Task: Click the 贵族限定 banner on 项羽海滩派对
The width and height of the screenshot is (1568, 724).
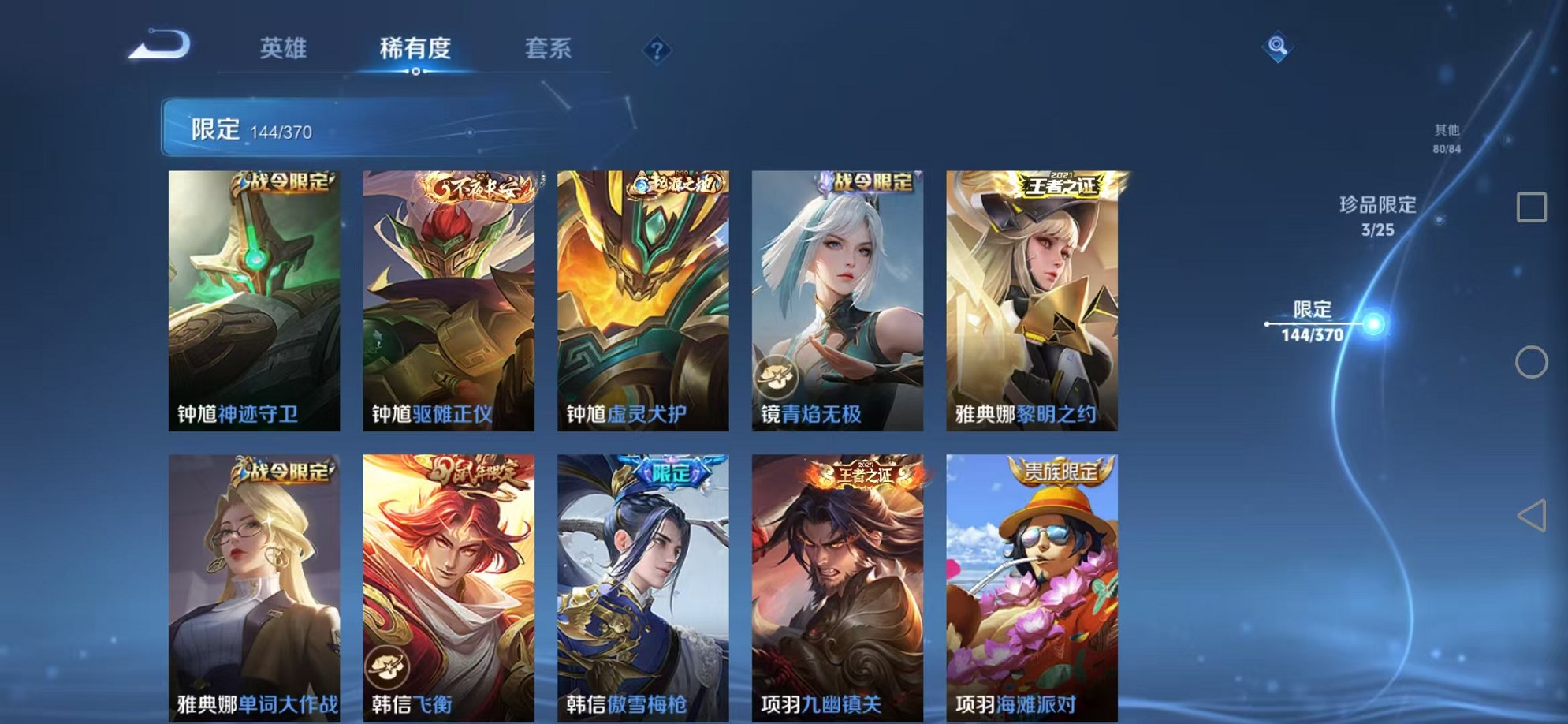Action: pyautogui.click(x=1060, y=469)
